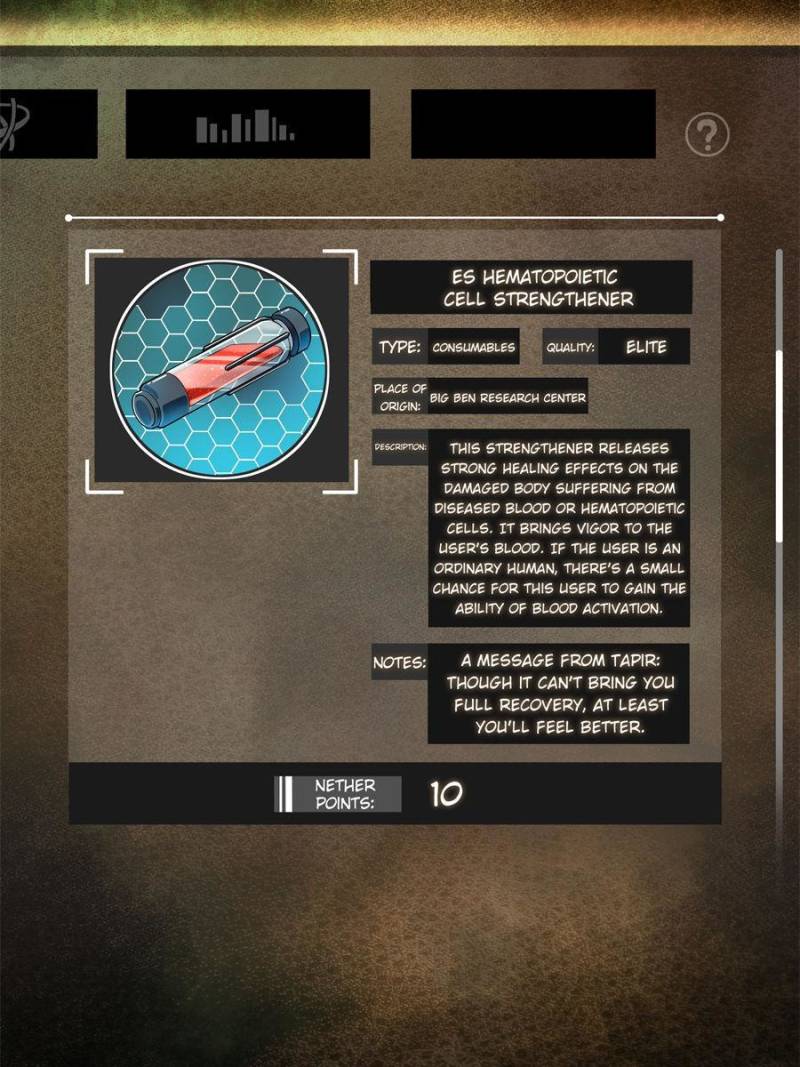Switch to the bar chart stats tab
This screenshot has height=1067, width=800.
[247, 124]
